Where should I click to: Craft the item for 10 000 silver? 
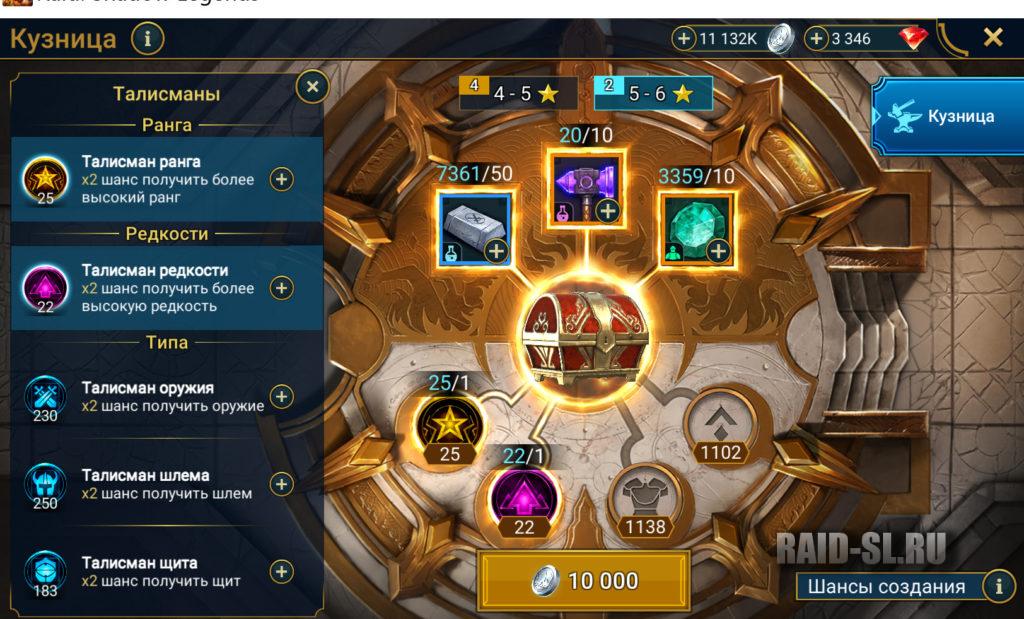point(584,581)
